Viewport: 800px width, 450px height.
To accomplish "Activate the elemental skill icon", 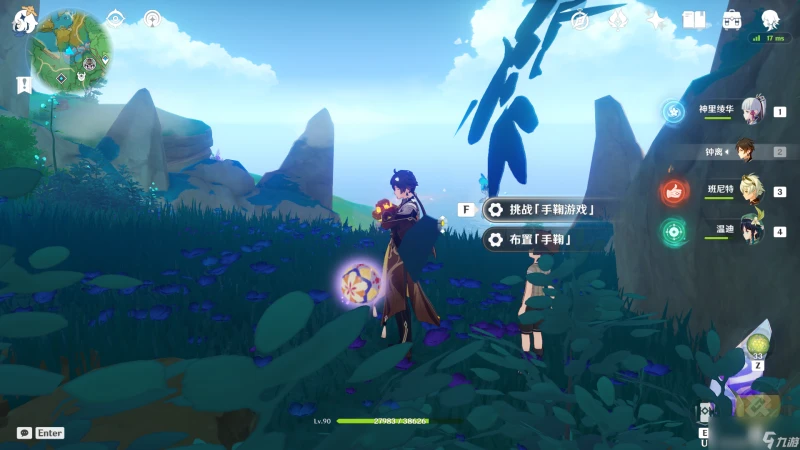I will click(705, 413).
